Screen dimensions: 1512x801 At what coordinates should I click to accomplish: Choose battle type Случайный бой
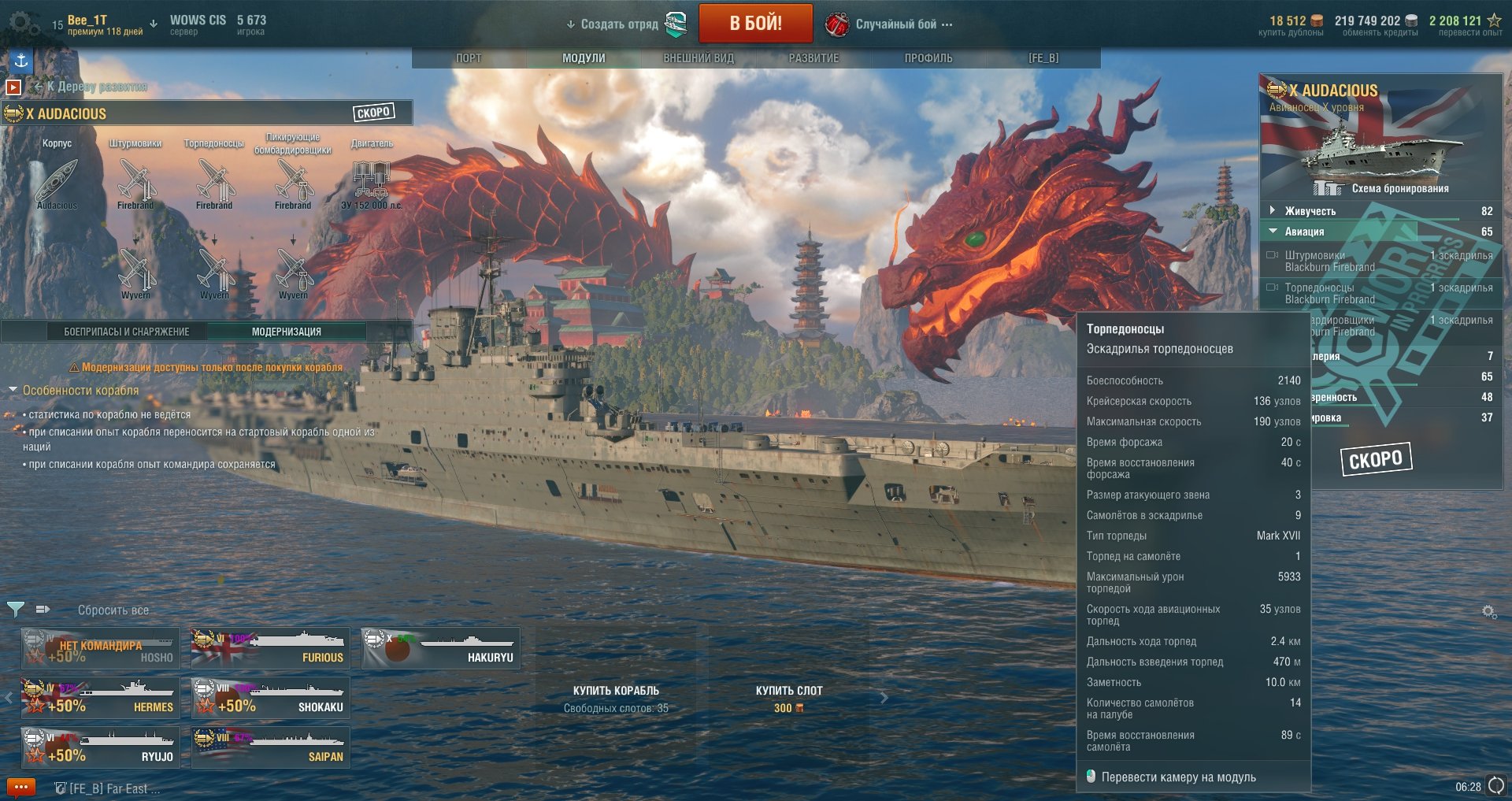896,24
